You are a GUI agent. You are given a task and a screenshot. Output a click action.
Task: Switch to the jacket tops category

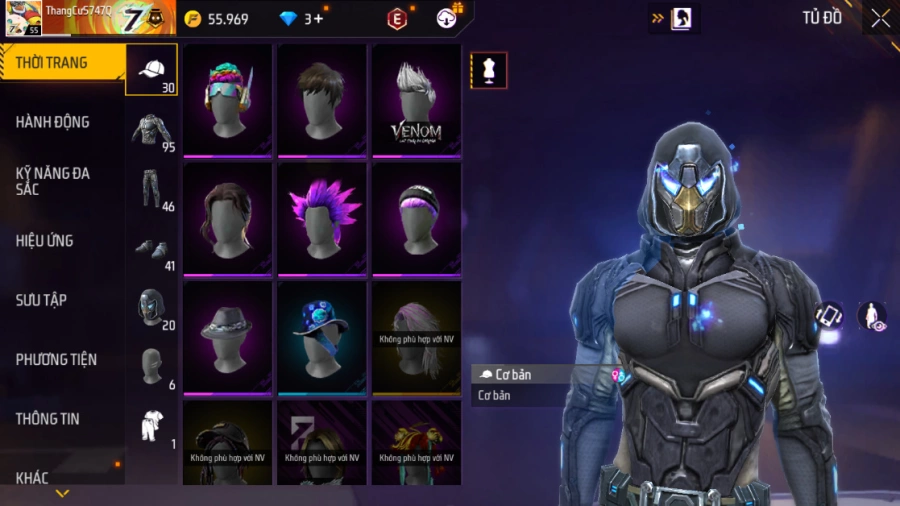[152, 130]
